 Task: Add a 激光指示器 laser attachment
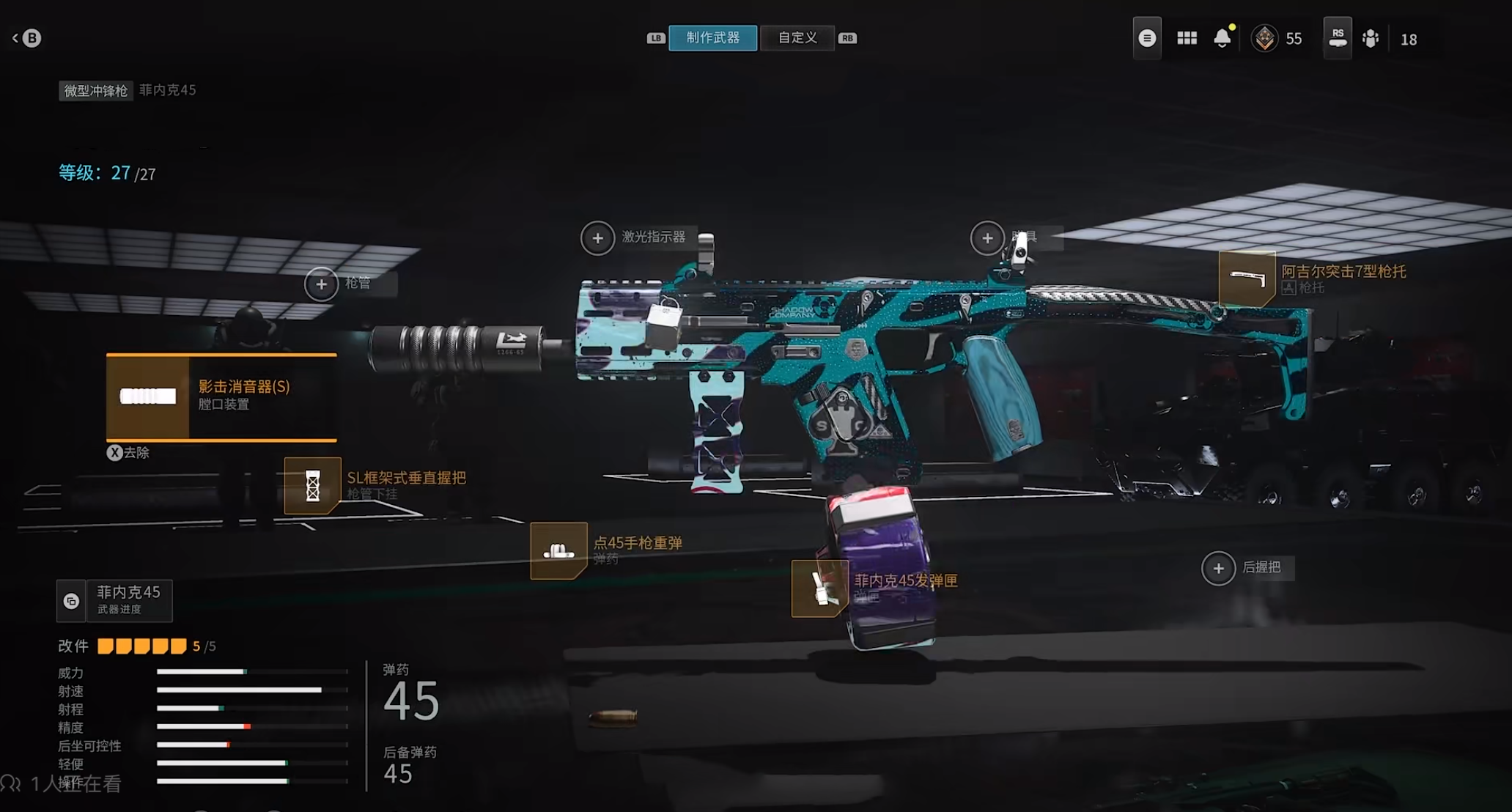[598, 238]
